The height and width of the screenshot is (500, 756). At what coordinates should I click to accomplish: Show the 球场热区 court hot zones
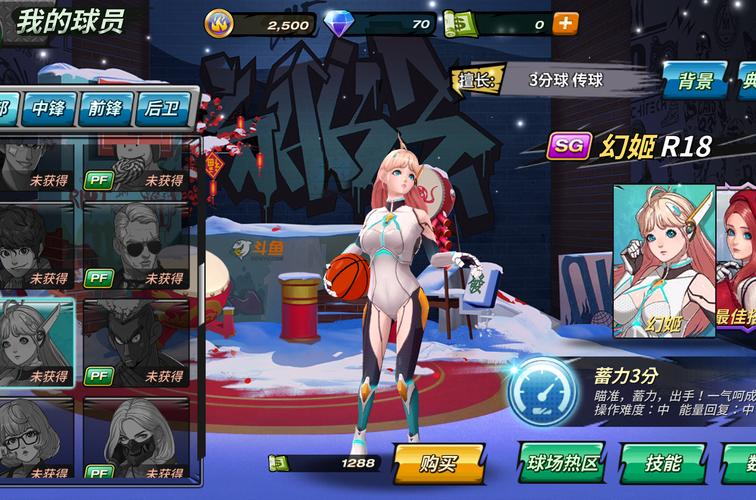click(x=562, y=463)
